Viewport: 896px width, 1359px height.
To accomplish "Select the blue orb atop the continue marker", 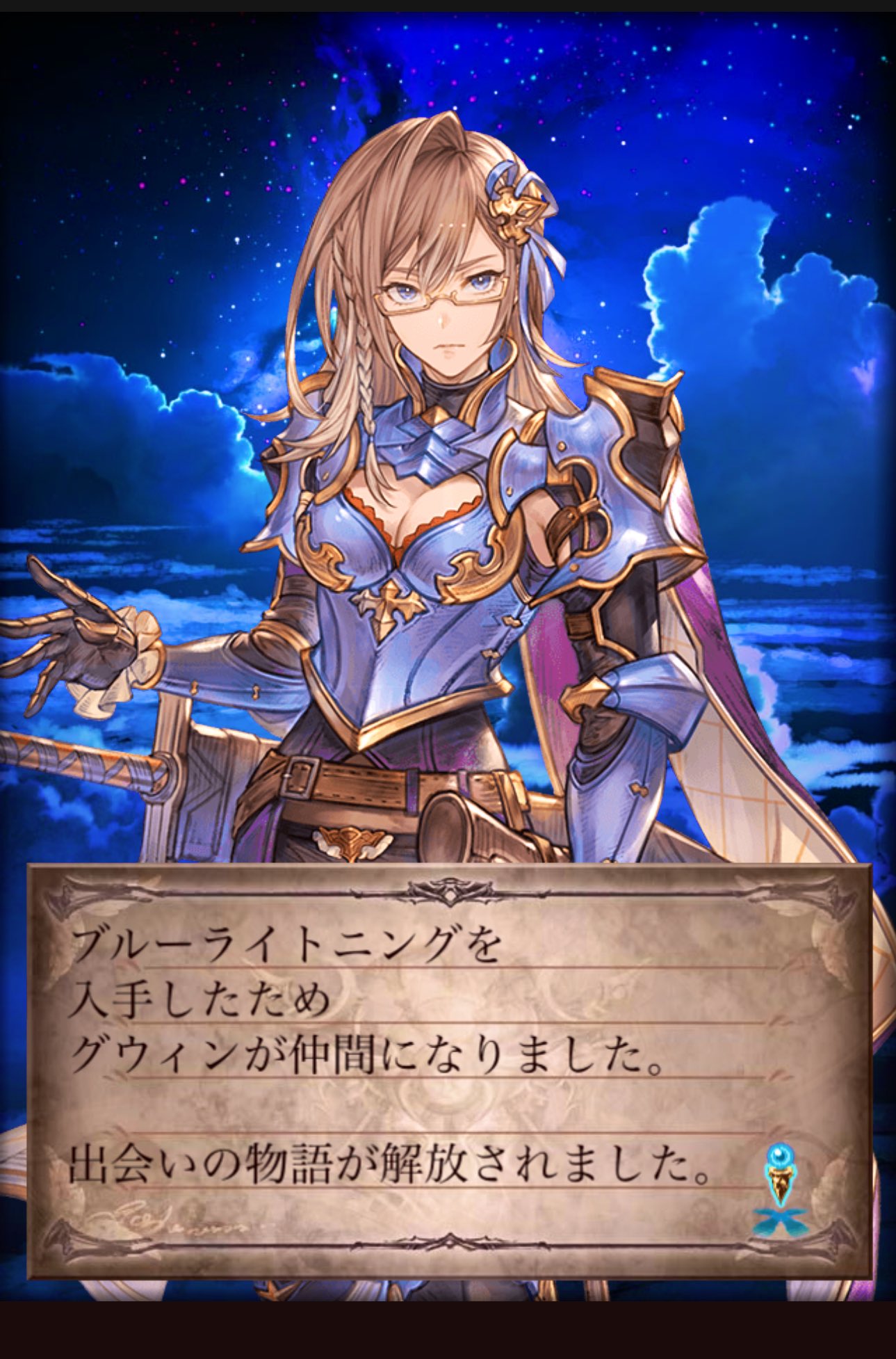I will (780, 1152).
